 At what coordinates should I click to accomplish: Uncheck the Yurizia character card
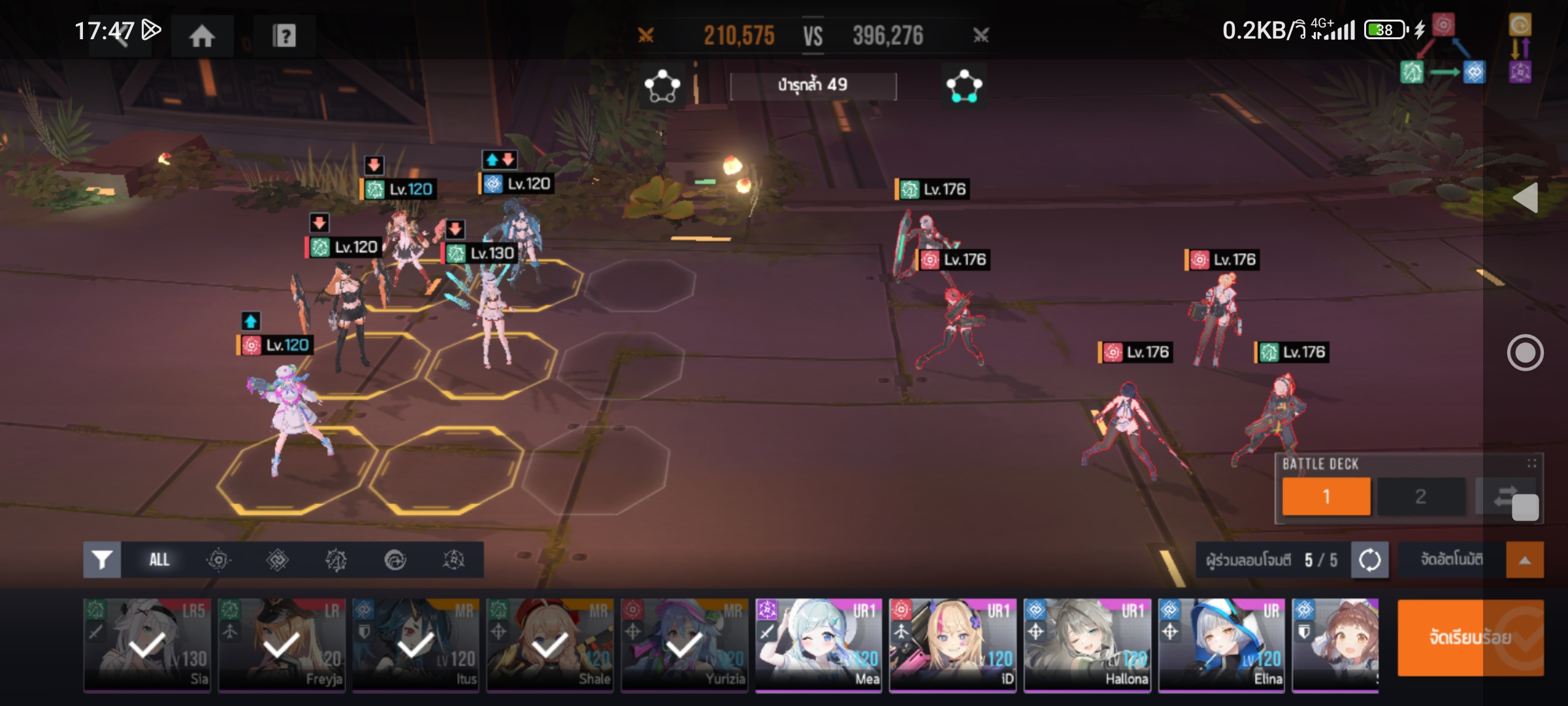684,645
